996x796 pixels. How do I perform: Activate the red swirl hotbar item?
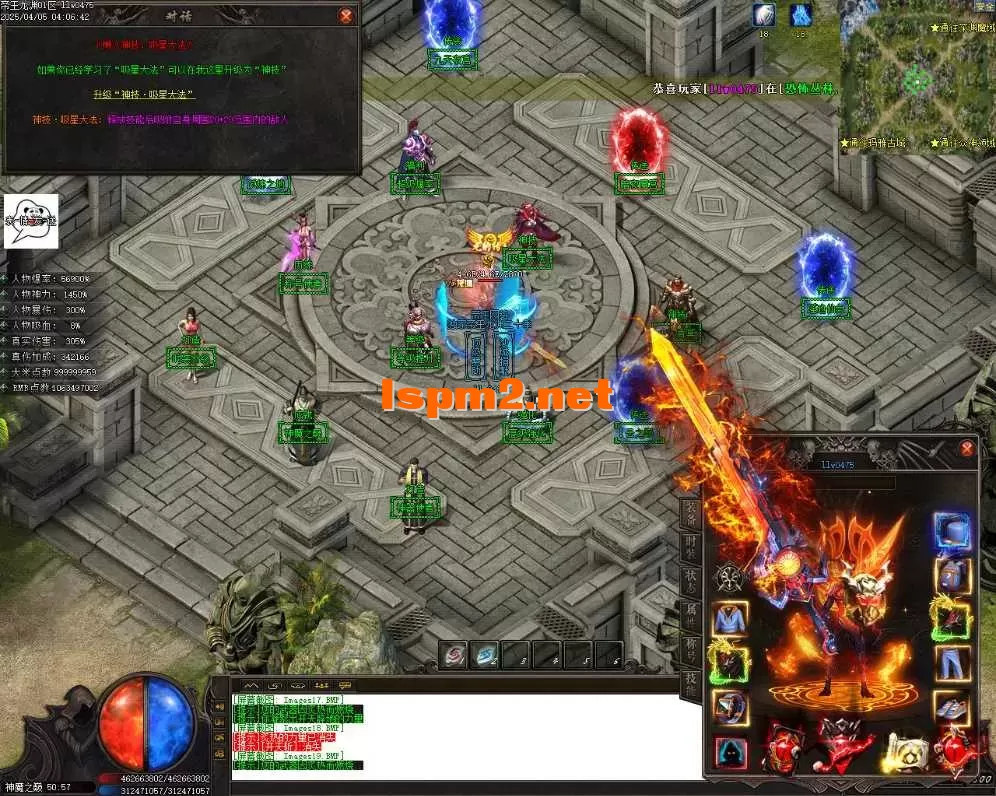(x=455, y=655)
